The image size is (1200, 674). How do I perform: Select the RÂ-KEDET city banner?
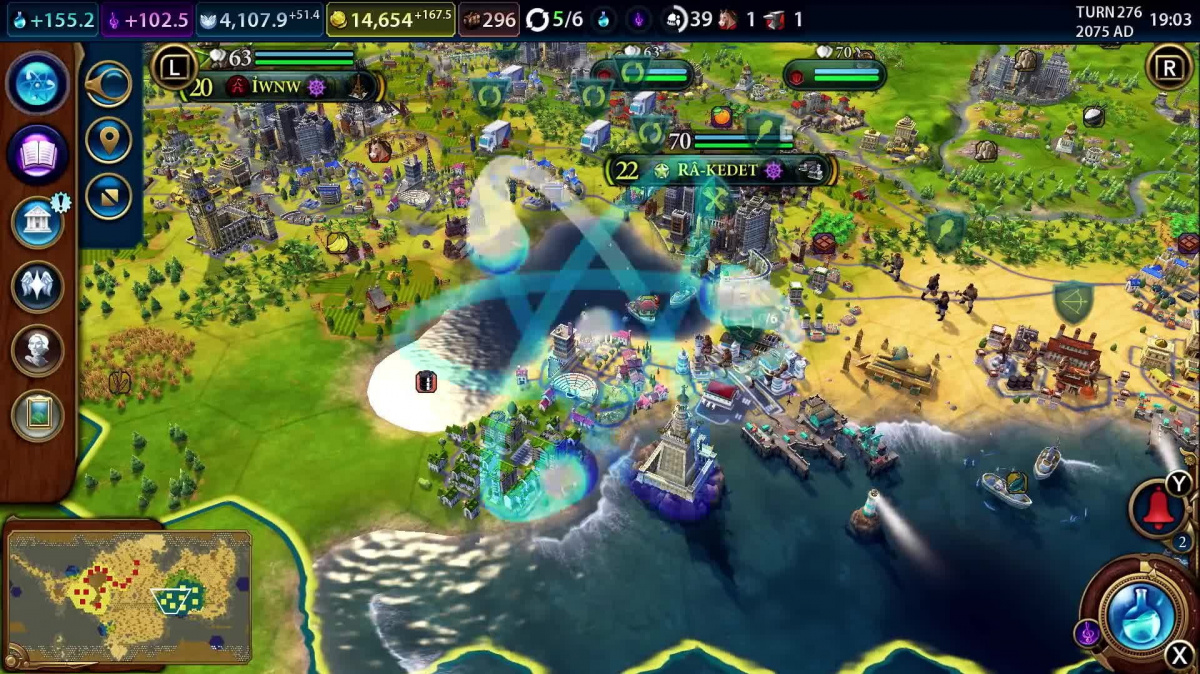(717, 170)
